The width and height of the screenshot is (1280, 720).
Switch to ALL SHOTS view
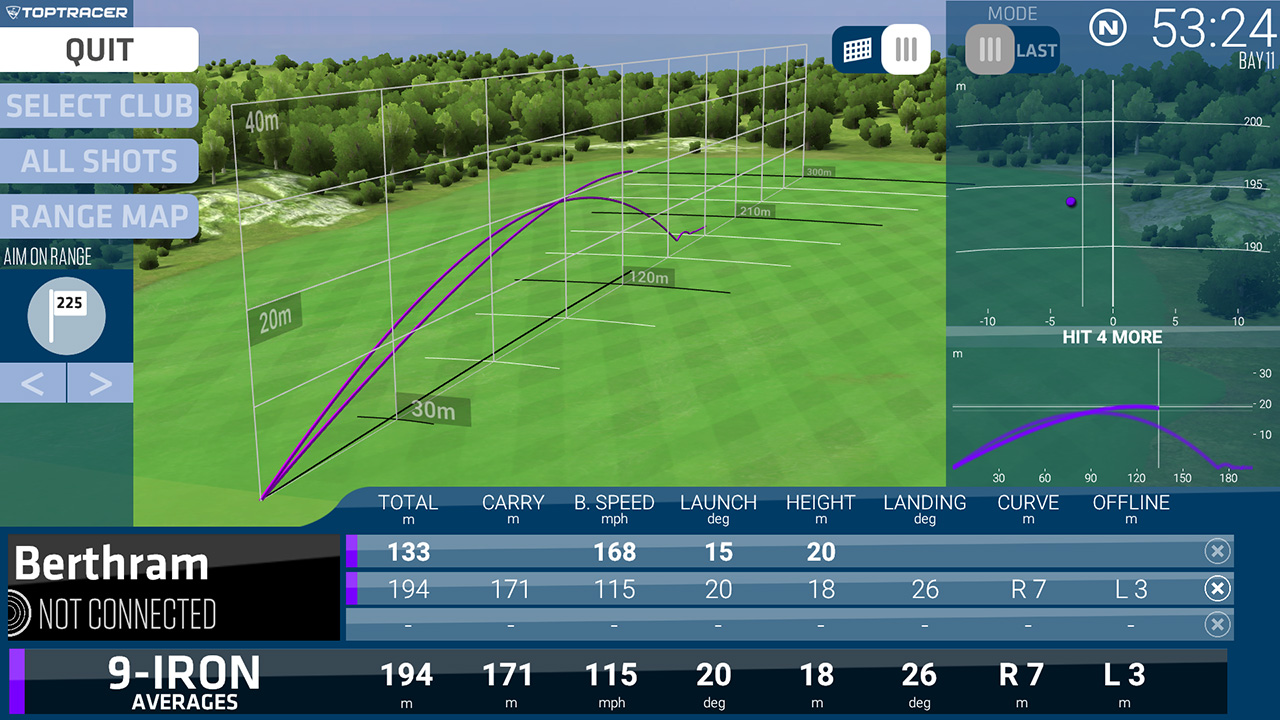[99, 161]
